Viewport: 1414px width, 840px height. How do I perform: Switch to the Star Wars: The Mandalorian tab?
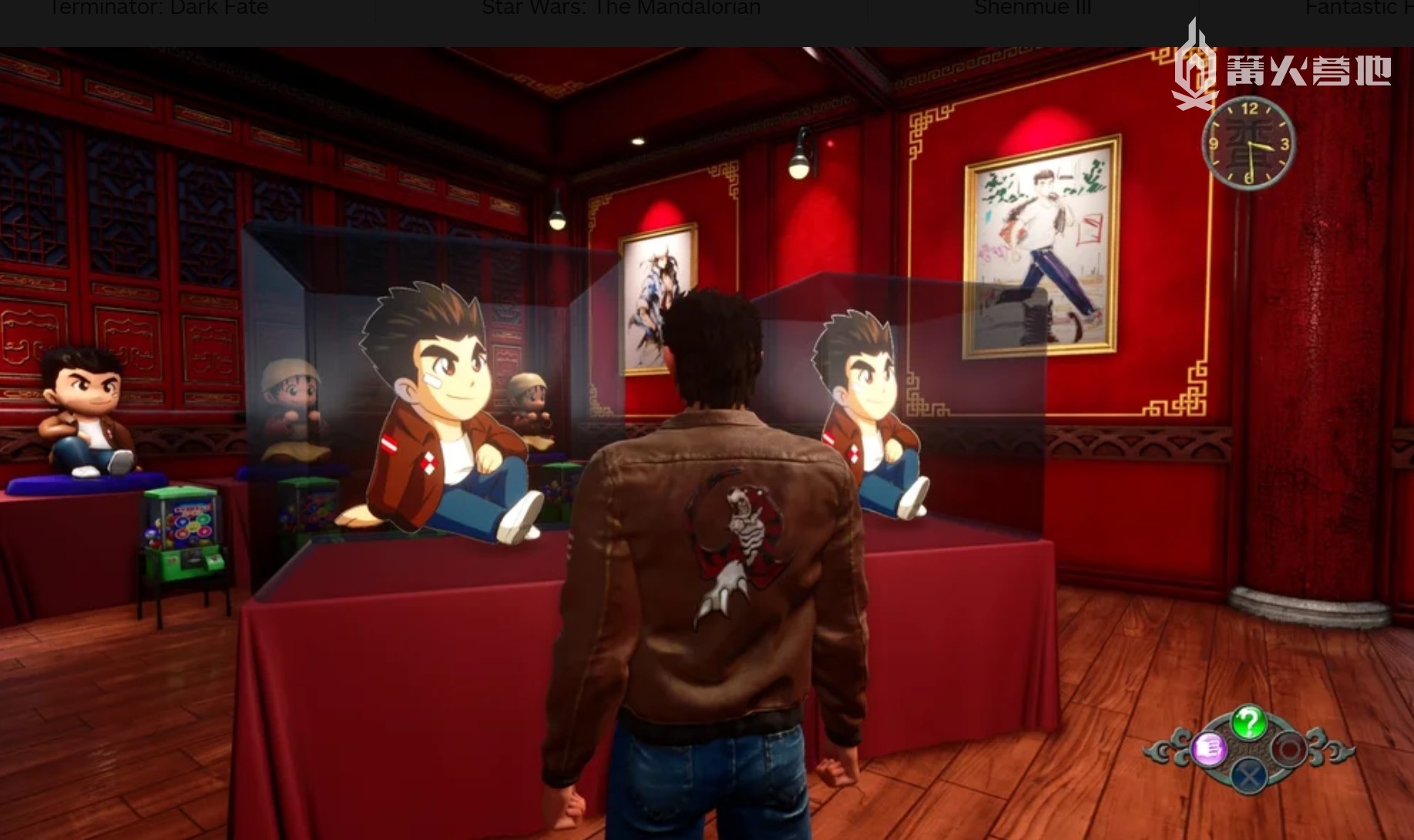621,9
